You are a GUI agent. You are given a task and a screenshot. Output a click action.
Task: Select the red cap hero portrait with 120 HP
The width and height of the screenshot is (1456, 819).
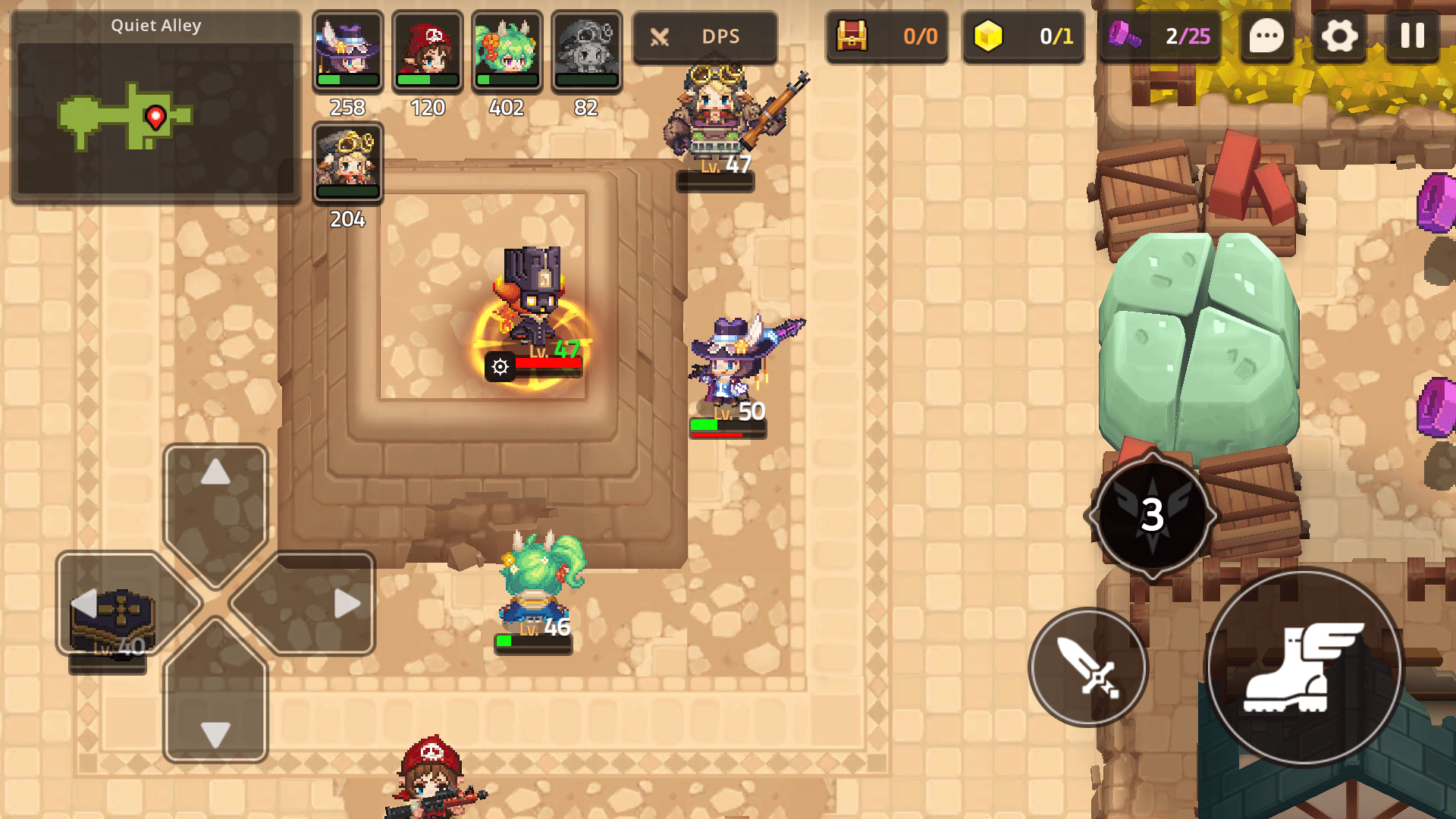point(426,50)
